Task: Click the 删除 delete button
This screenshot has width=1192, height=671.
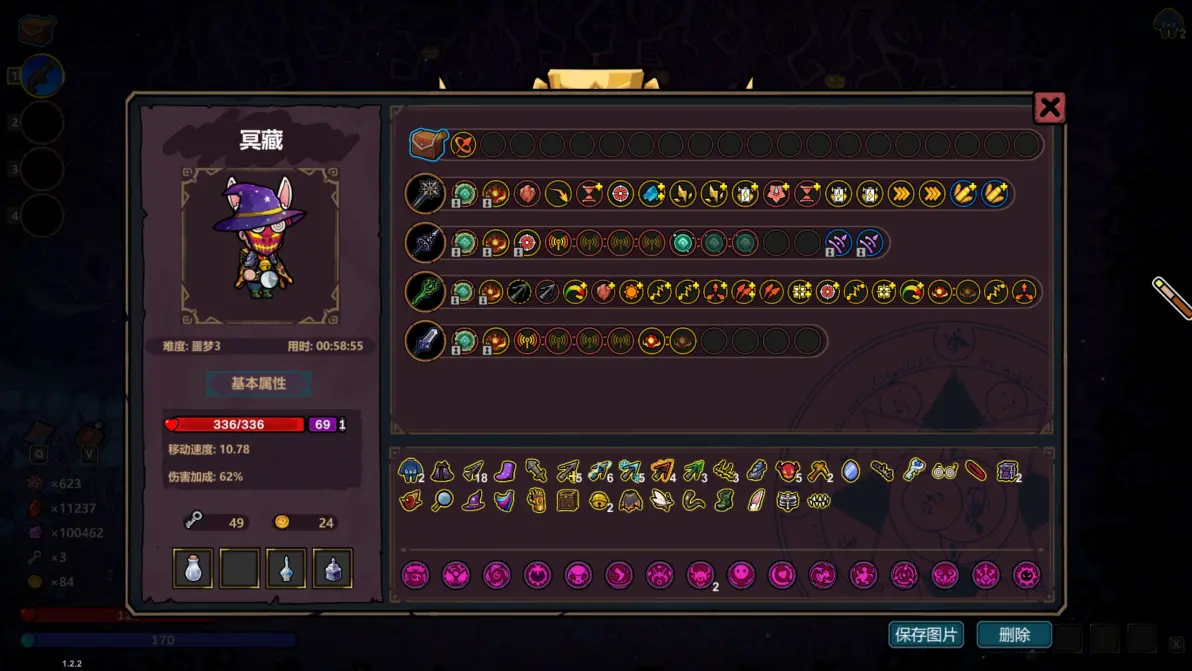Action: pos(1014,634)
